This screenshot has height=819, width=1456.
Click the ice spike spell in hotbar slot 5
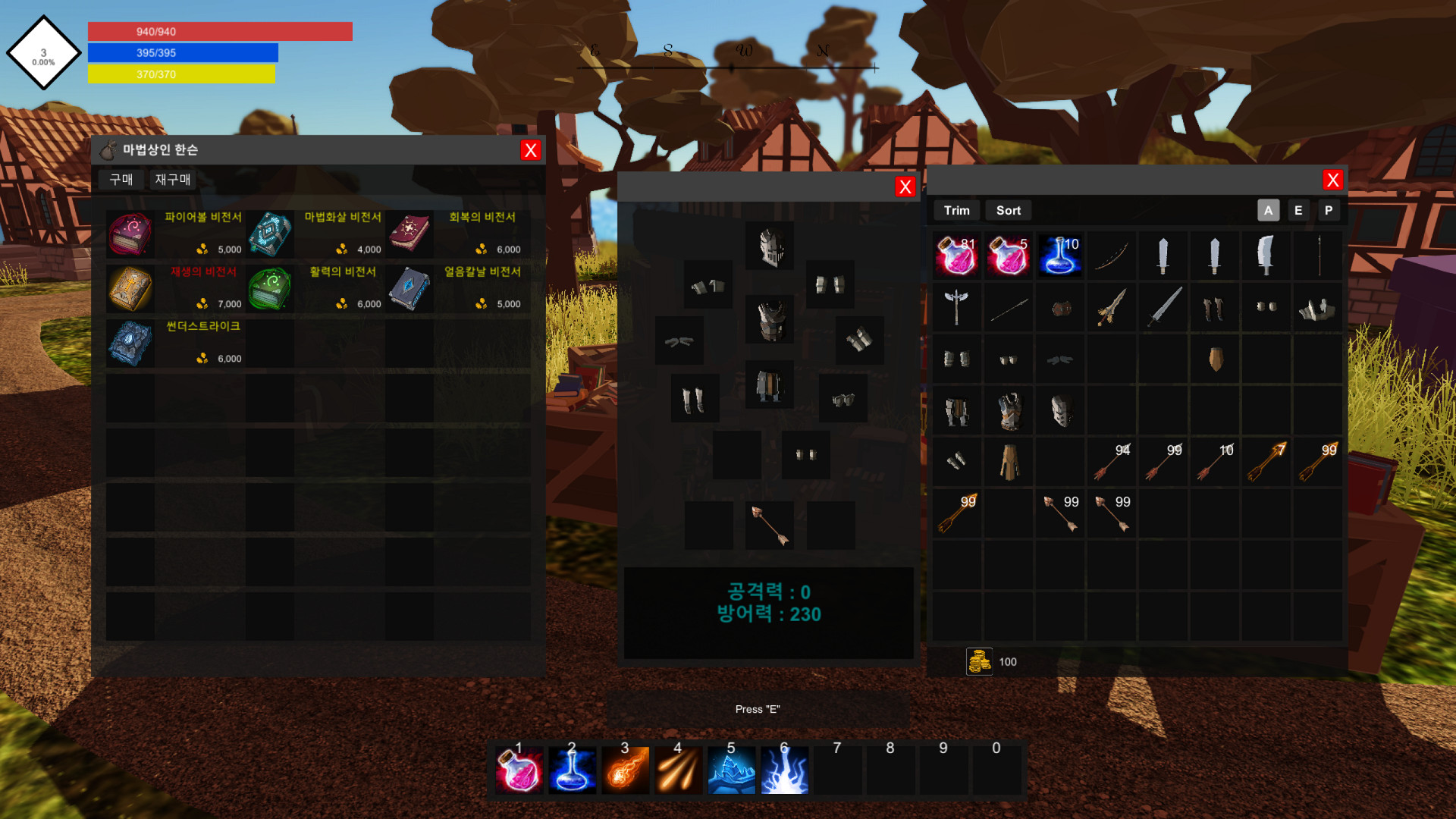coord(731,768)
